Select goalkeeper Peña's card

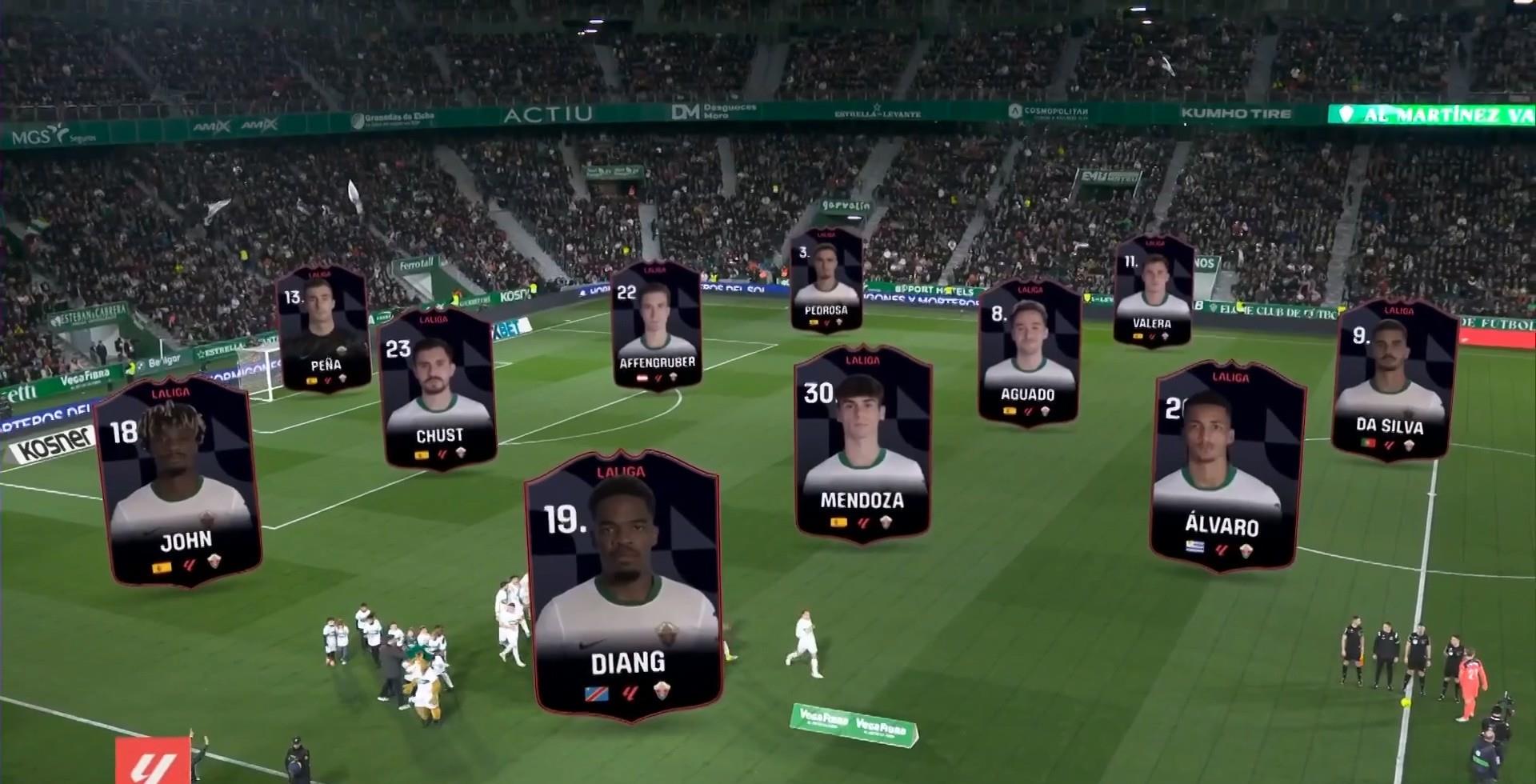(x=323, y=329)
